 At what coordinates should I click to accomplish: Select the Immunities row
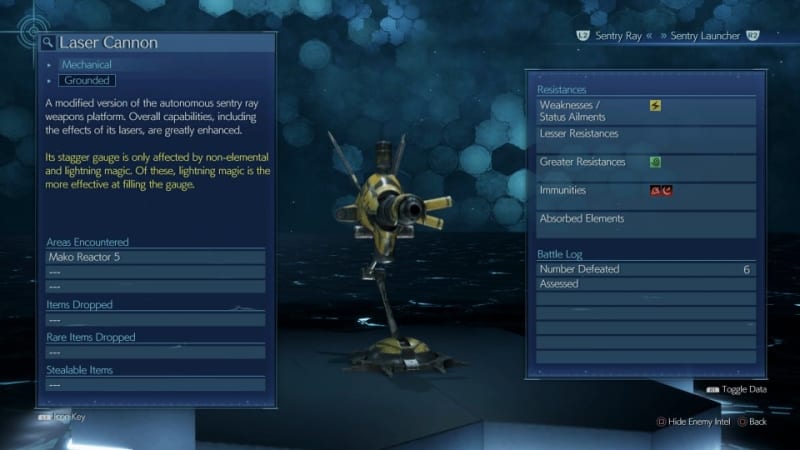645,190
